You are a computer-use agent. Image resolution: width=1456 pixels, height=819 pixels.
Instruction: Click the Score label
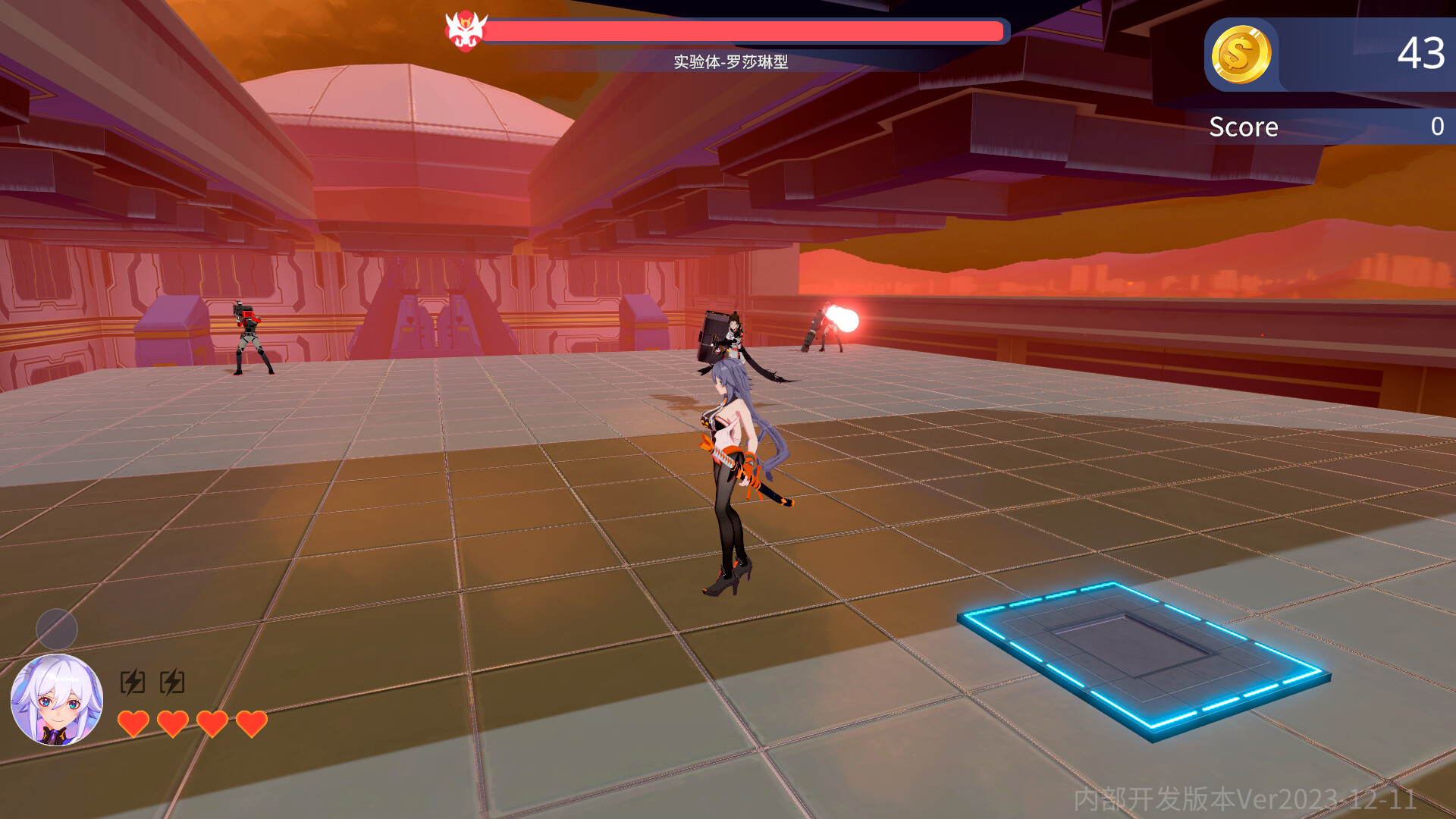click(1243, 127)
